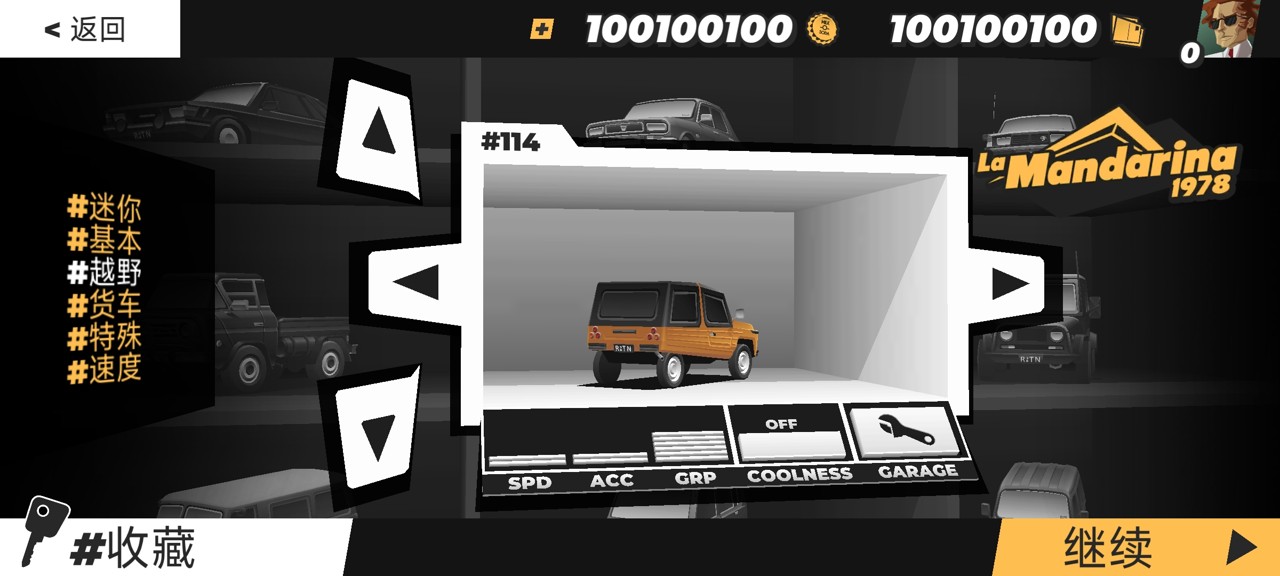1280x576 pixels.
Task: Select the up arrow above the categories
Action: [377, 131]
